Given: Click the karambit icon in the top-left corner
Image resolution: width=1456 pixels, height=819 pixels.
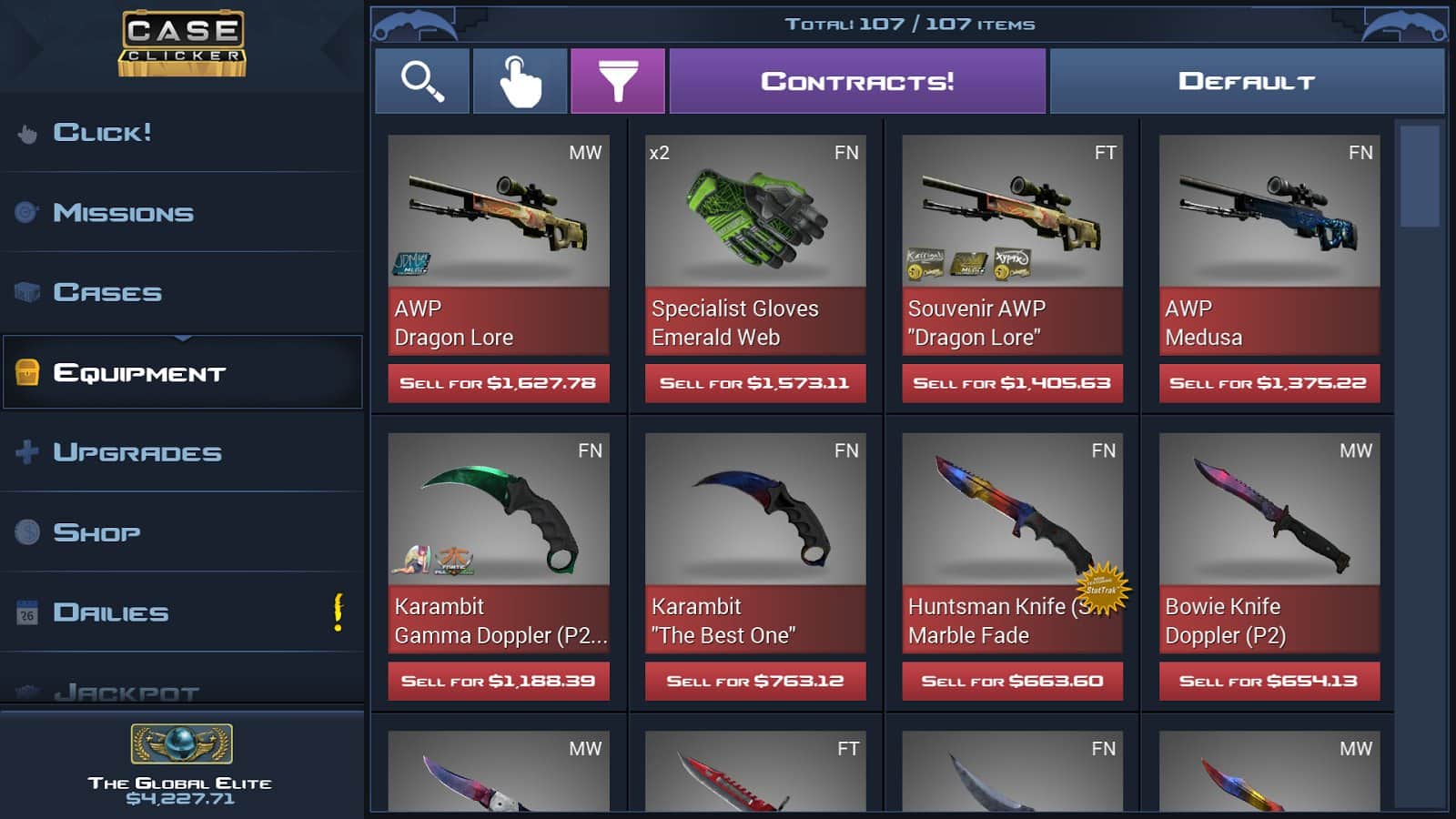Looking at the screenshot, I should pyautogui.click(x=414, y=23).
